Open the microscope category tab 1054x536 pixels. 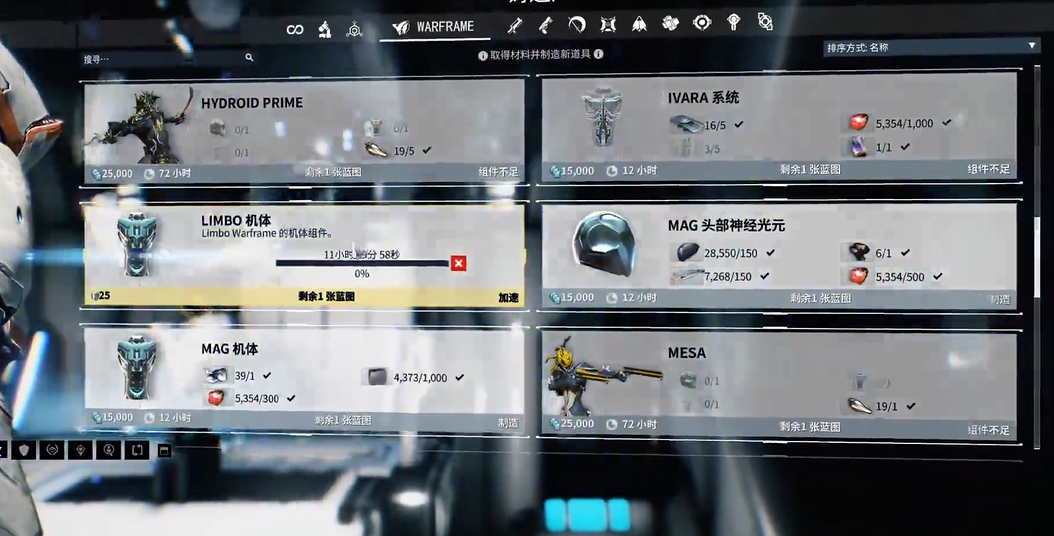[x=325, y=29]
